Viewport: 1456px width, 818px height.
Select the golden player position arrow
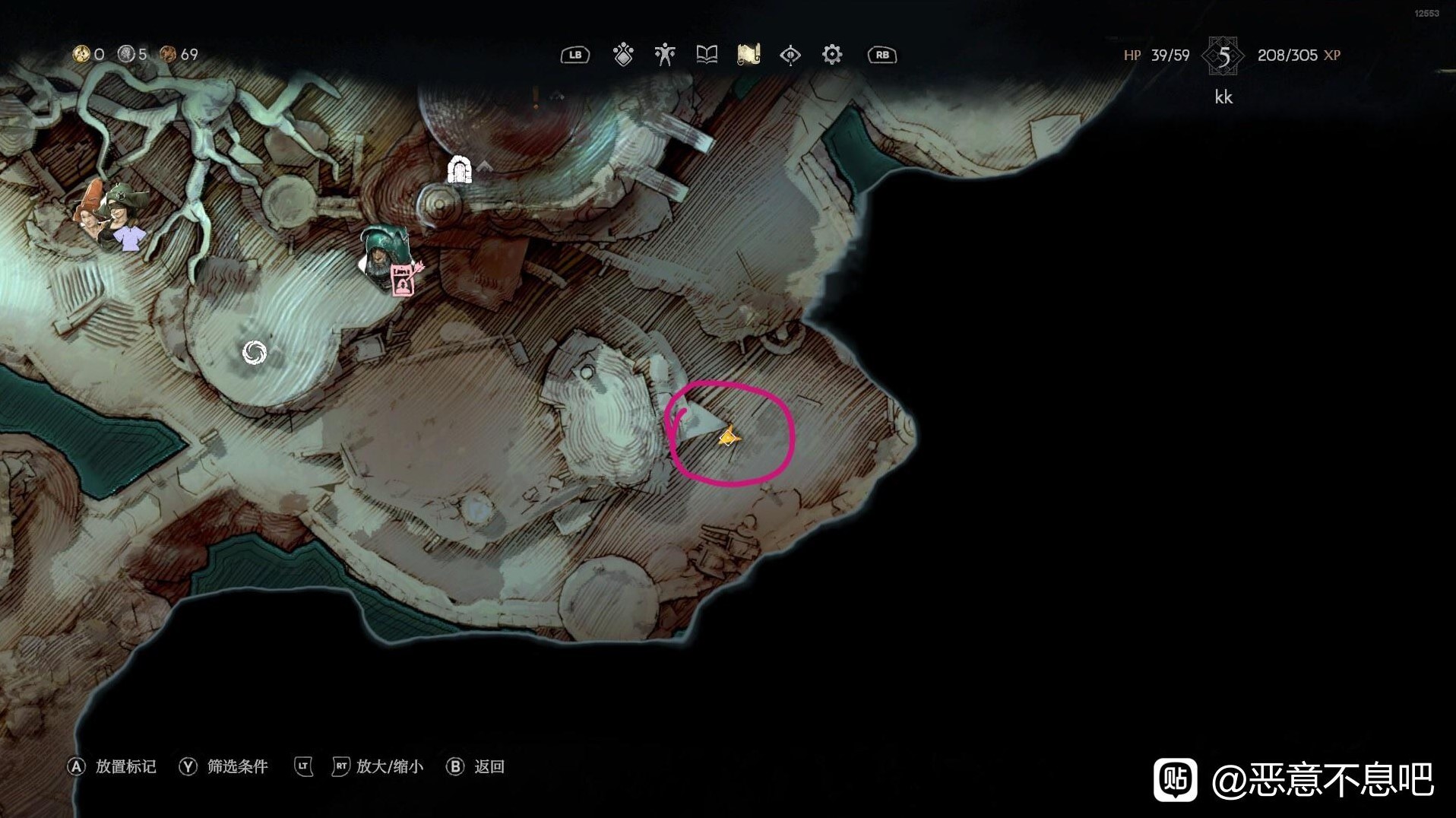729,436
